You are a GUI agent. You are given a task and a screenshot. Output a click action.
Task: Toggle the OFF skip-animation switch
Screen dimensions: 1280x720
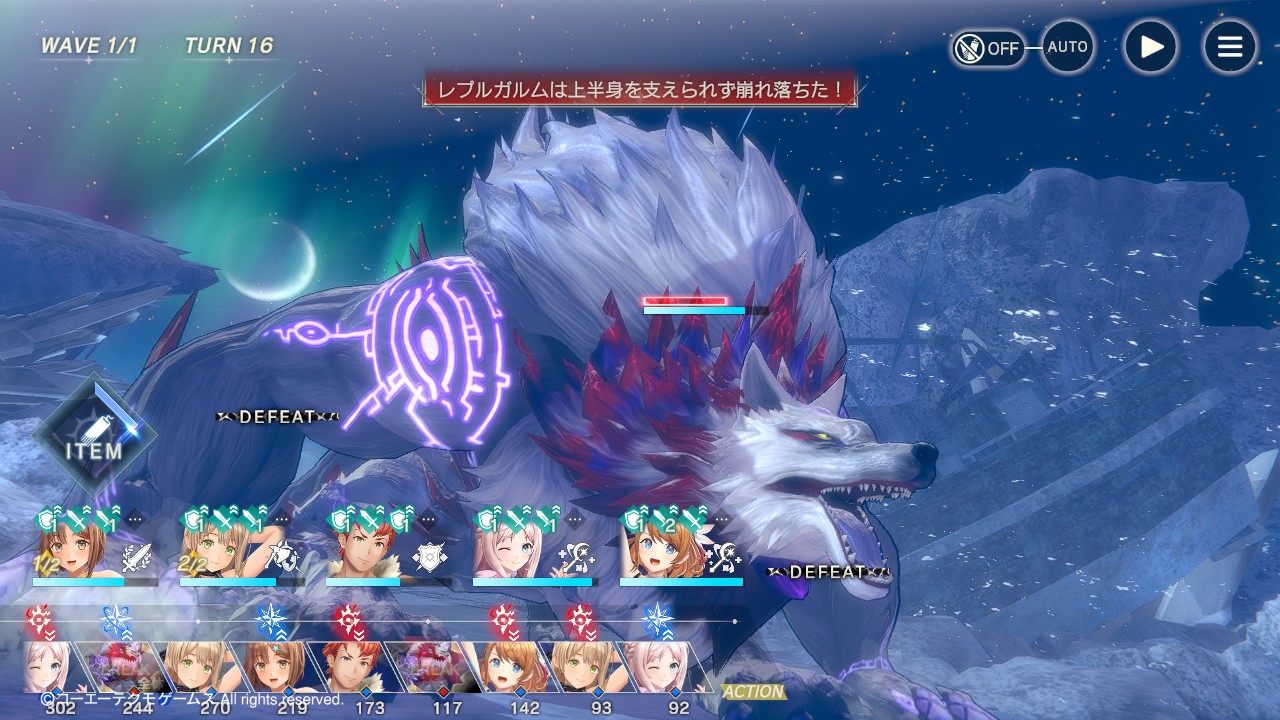coord(988,47)
